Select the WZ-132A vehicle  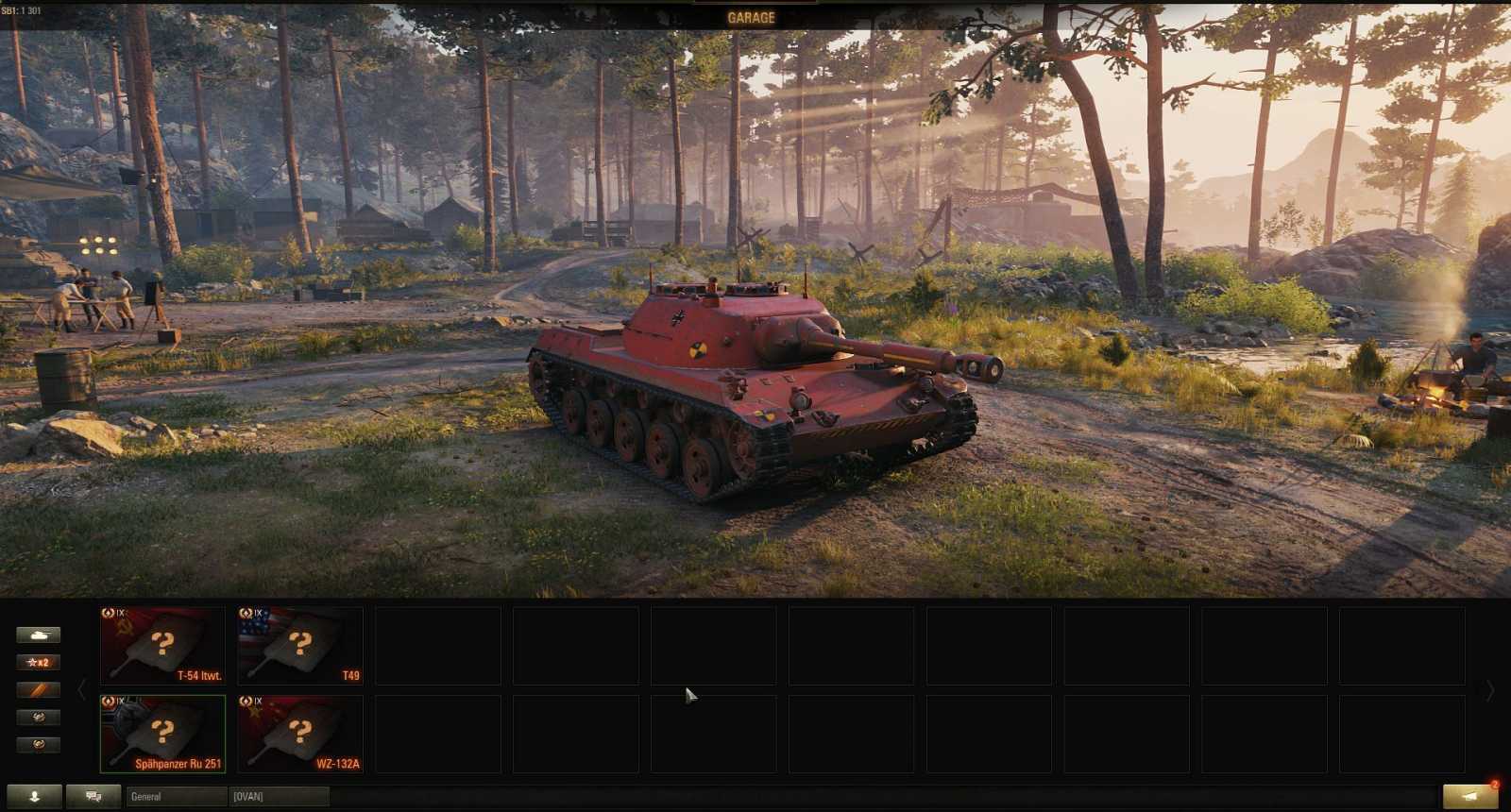(x=300, y=734)
